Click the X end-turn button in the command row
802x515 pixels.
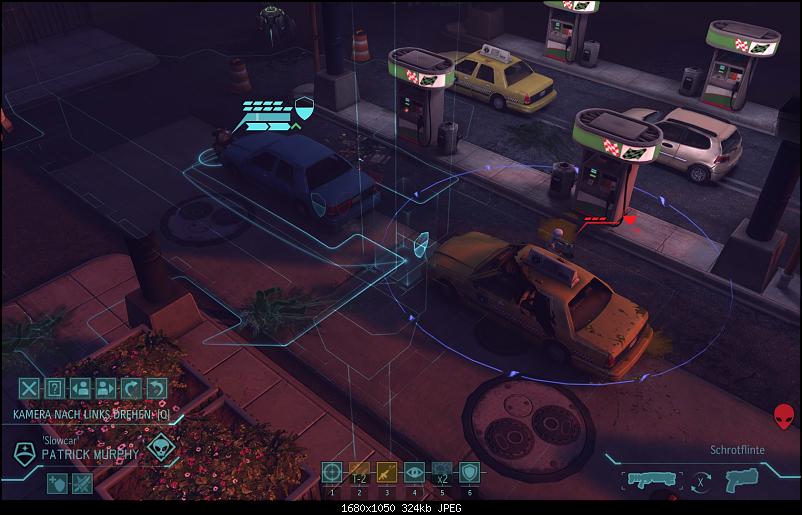click(30, 389)
